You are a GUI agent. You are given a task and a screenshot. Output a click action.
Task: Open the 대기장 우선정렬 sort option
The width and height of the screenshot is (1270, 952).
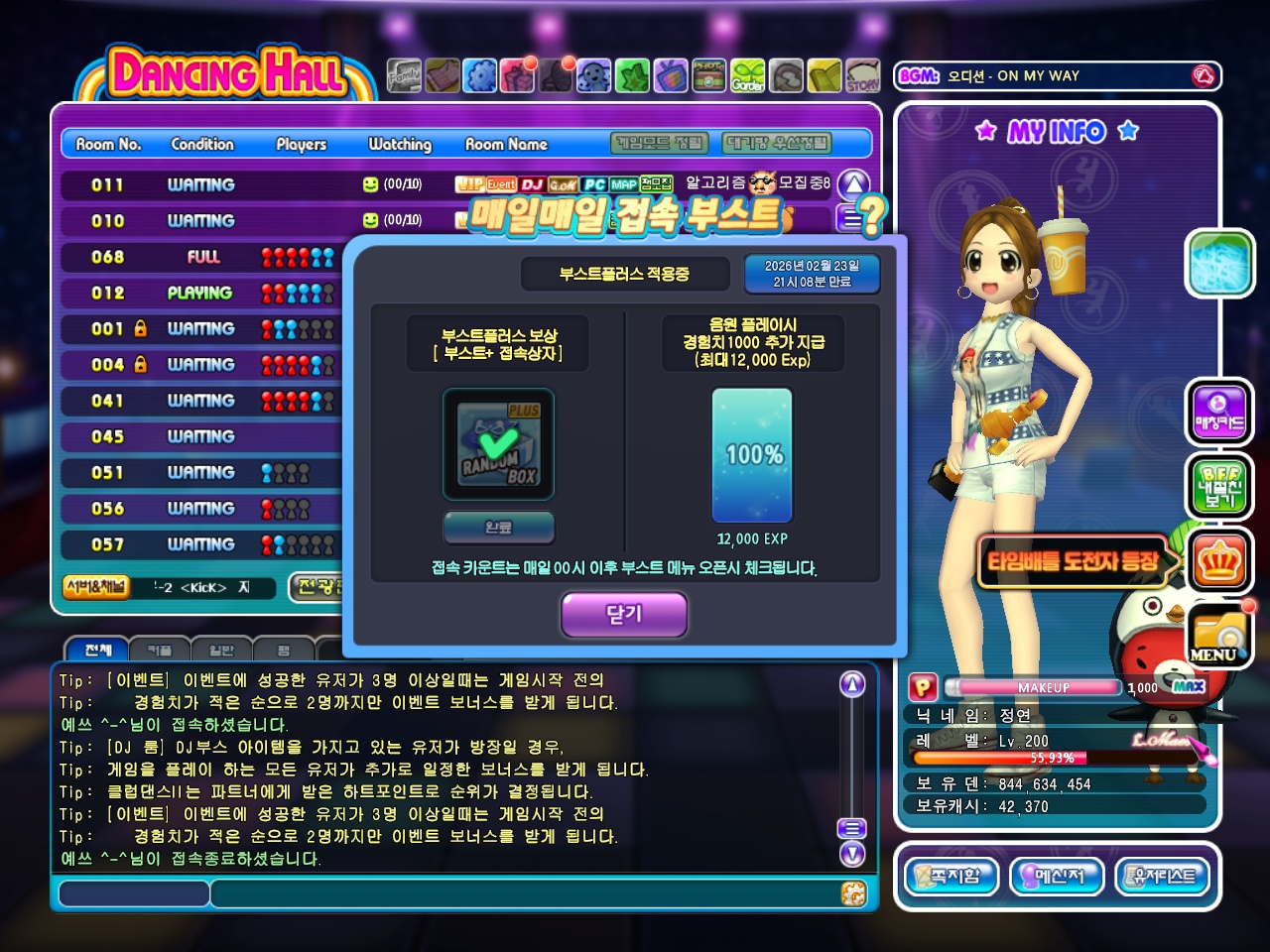(x=774, y=144)
